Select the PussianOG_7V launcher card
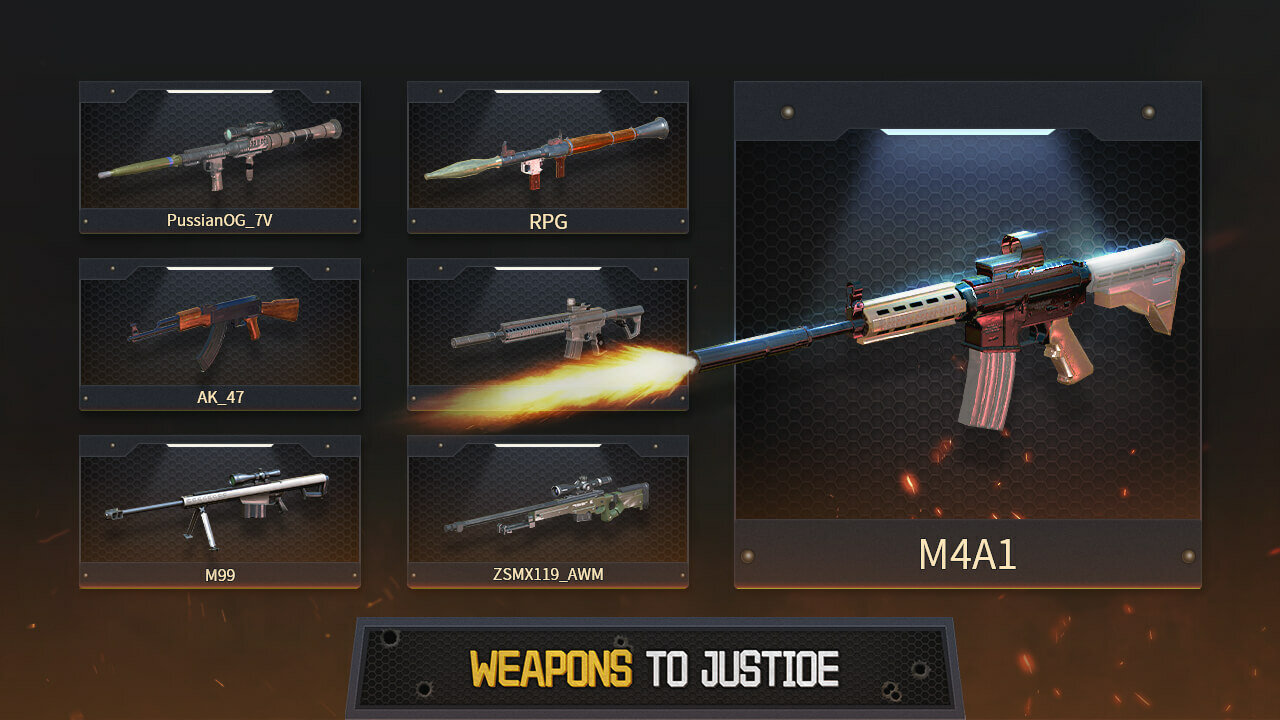Image resolution: width=1280 pixels, height=720 pixels. [x=220, y=157]
